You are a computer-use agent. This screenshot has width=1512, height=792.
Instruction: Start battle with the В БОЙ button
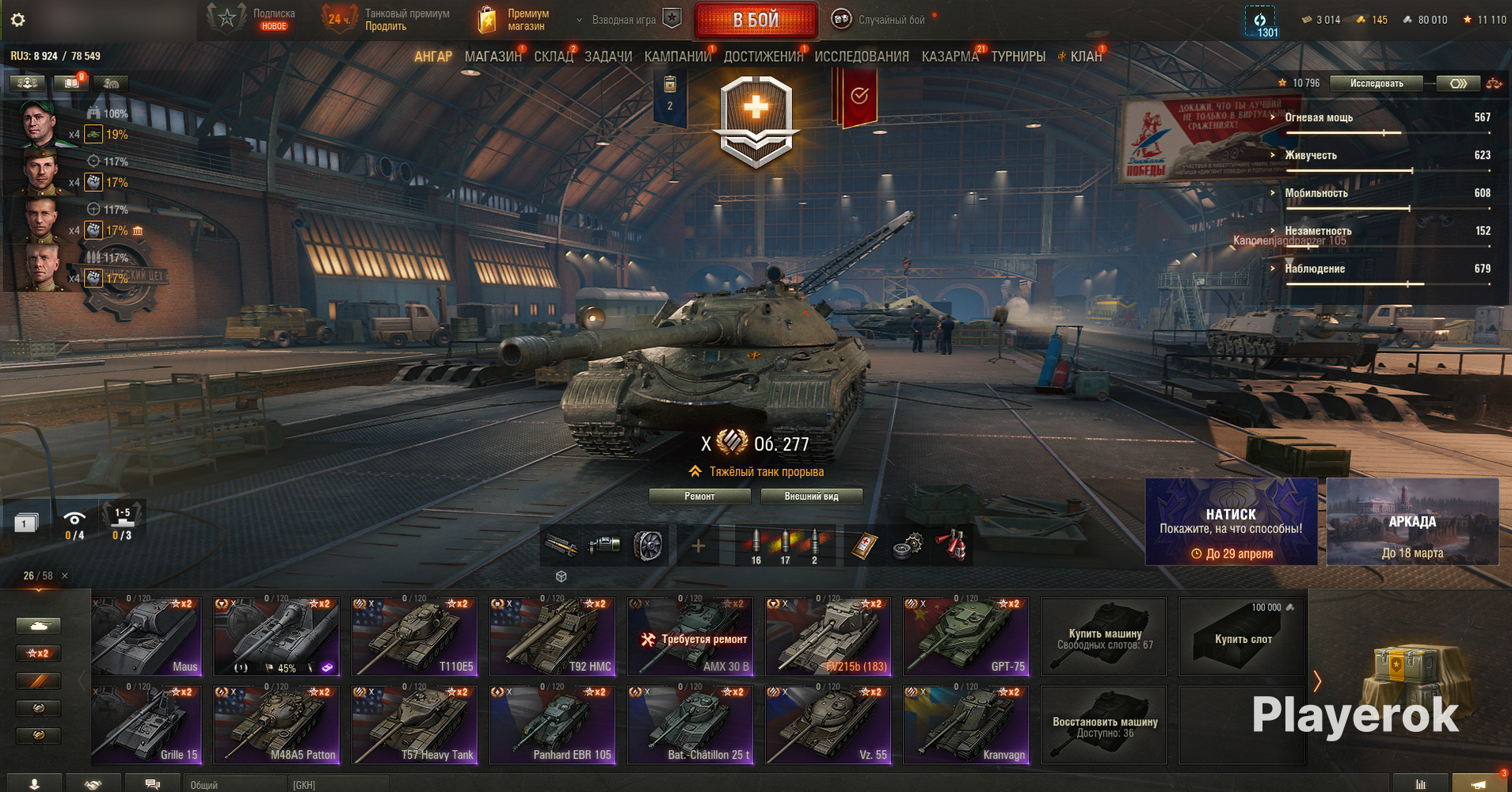(756, 20)
